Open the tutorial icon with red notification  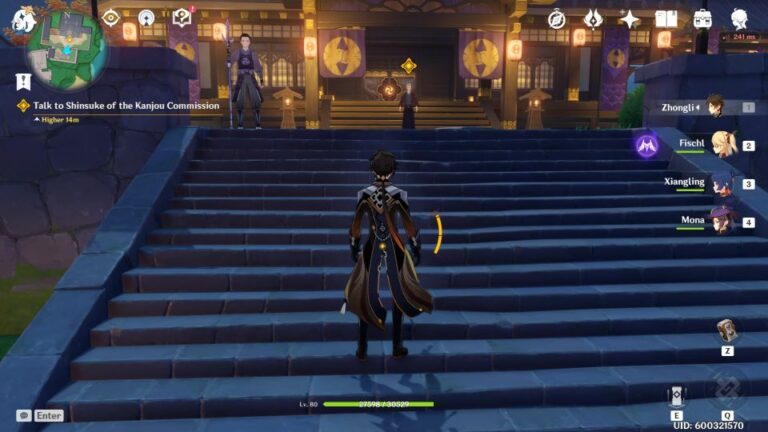(181, 17)
